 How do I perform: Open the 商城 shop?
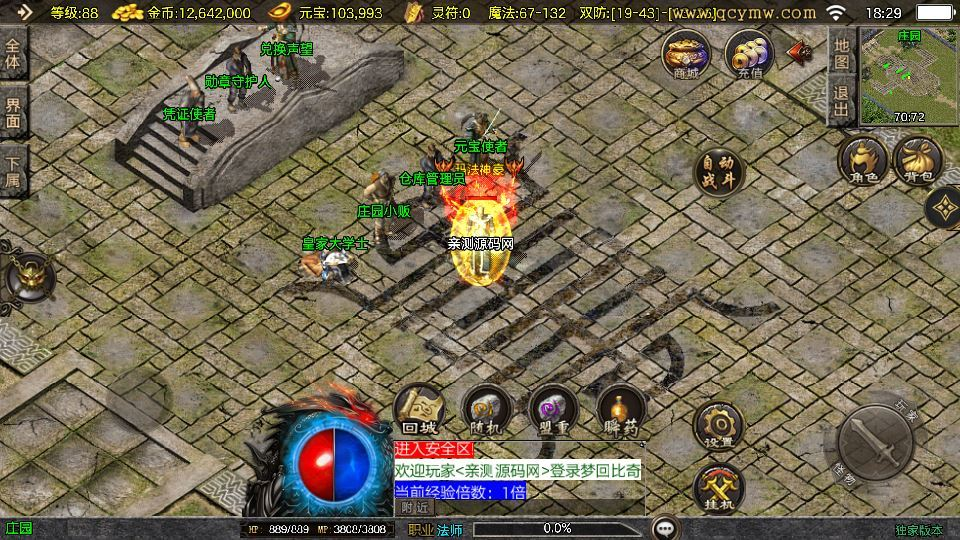[686, 53]
